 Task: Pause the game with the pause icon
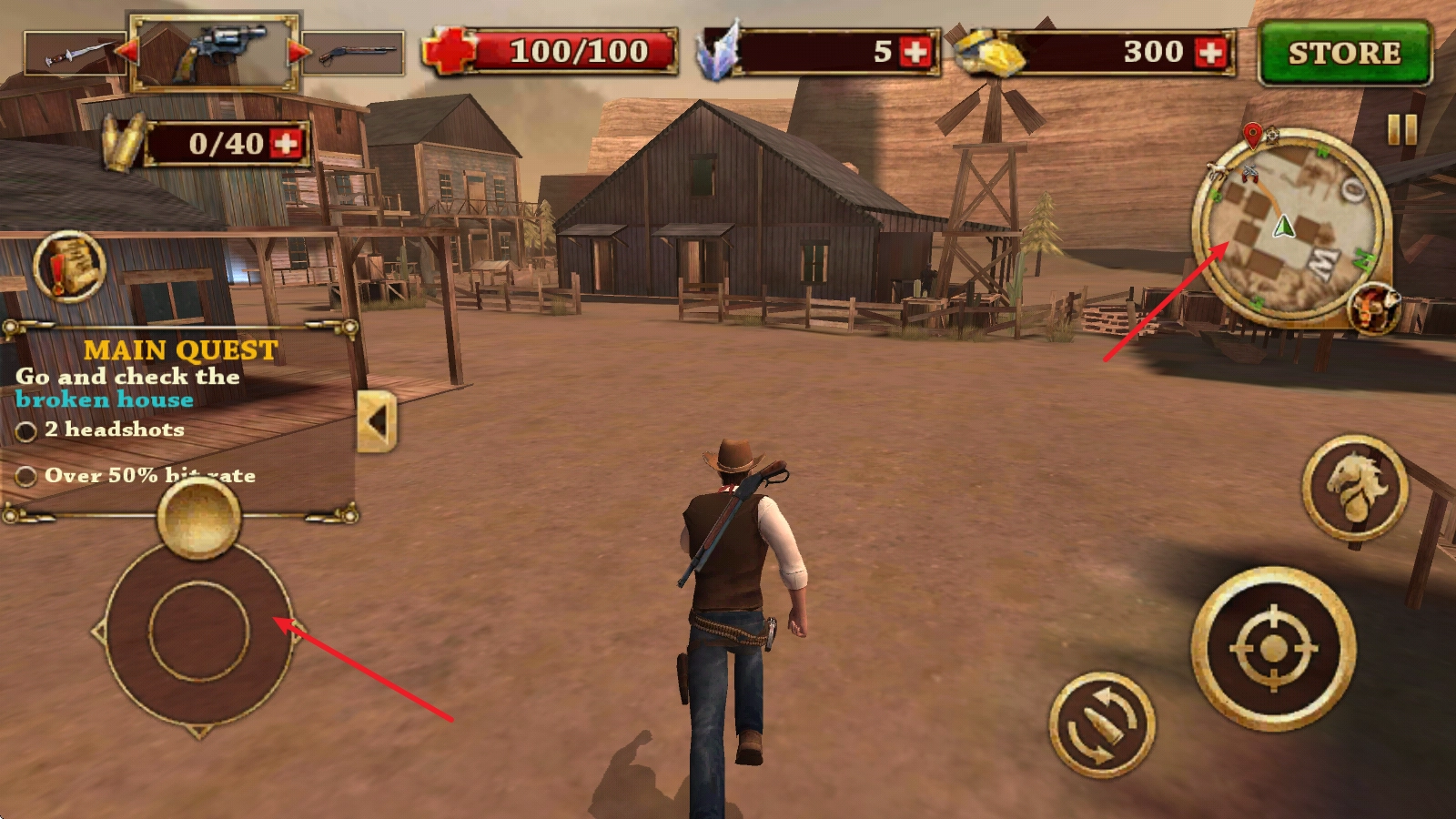point(1401,130)
